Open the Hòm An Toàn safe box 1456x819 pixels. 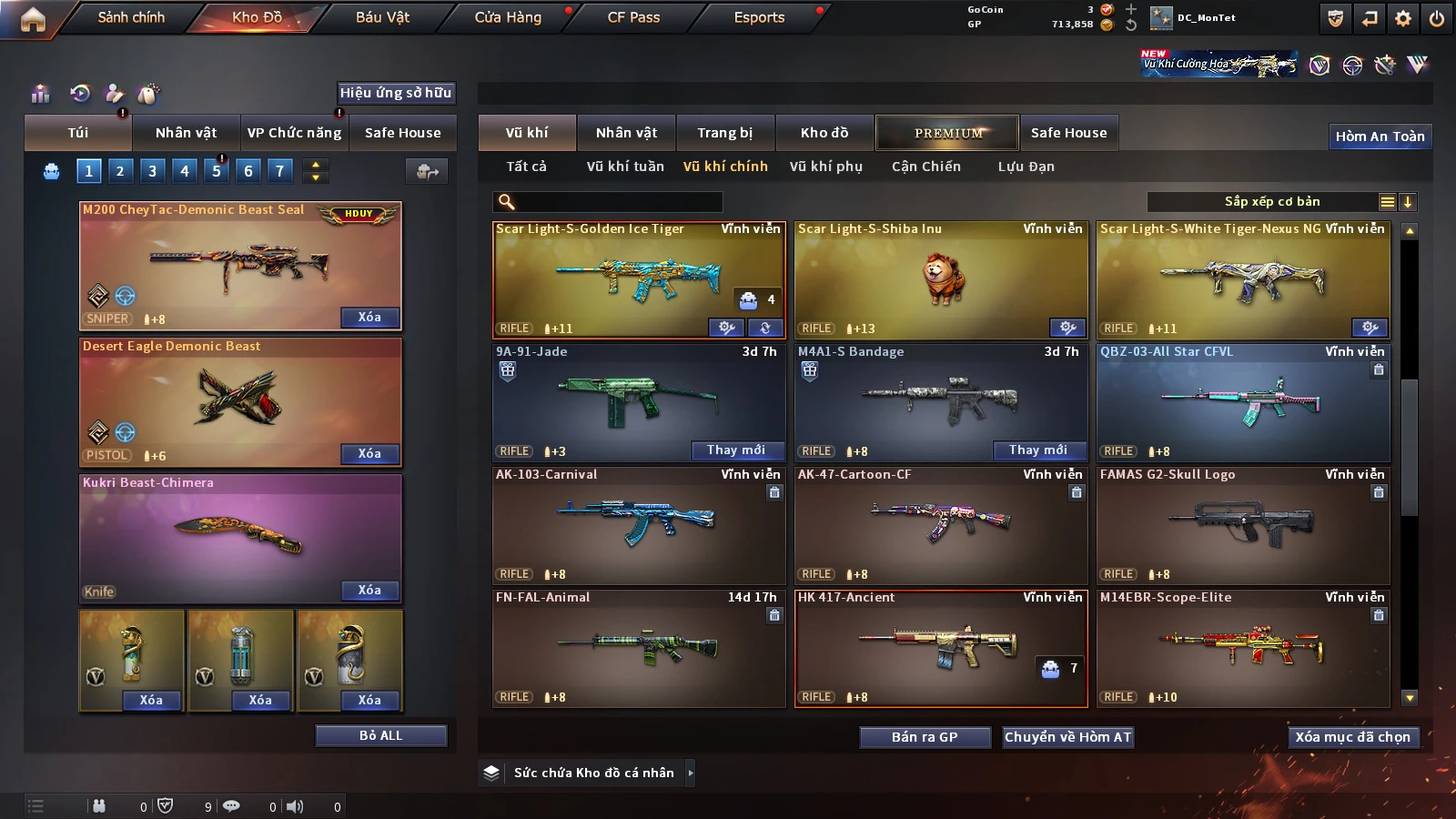click(1380, 136)
